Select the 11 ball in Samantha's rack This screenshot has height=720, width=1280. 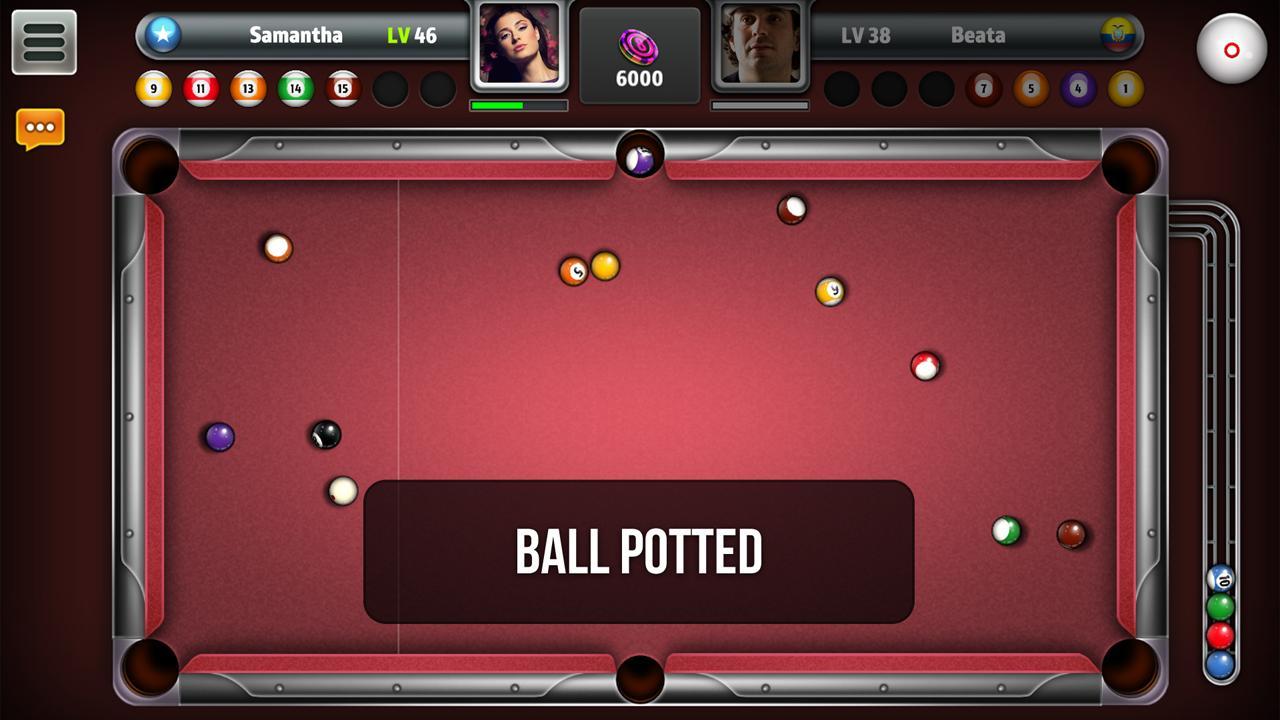click(199, 89)
